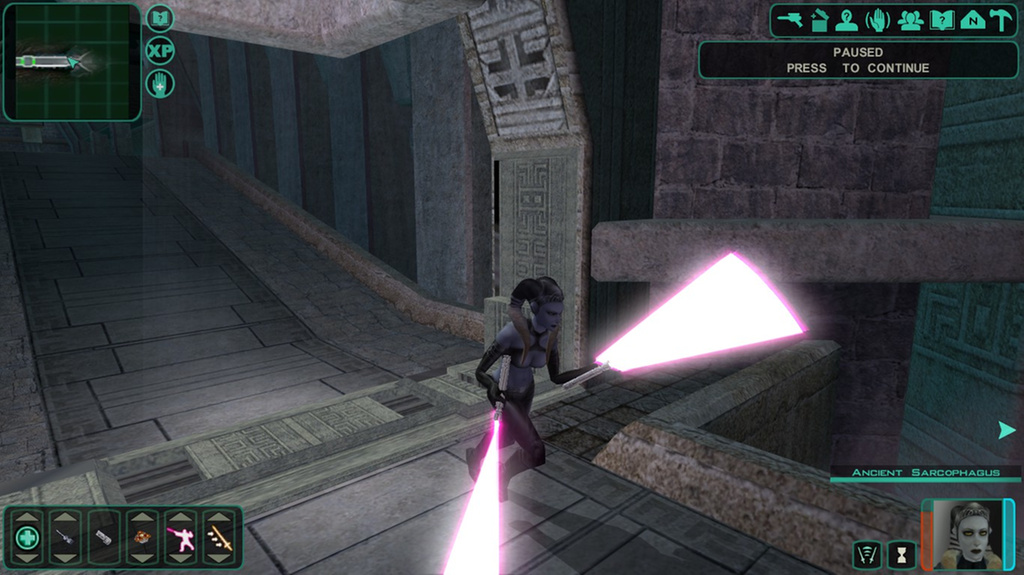Image resolution: width=1024 pixels, height=575 pixels.
Task: Open the messages log icon beside minimap
Action: (x=160, y=18)
